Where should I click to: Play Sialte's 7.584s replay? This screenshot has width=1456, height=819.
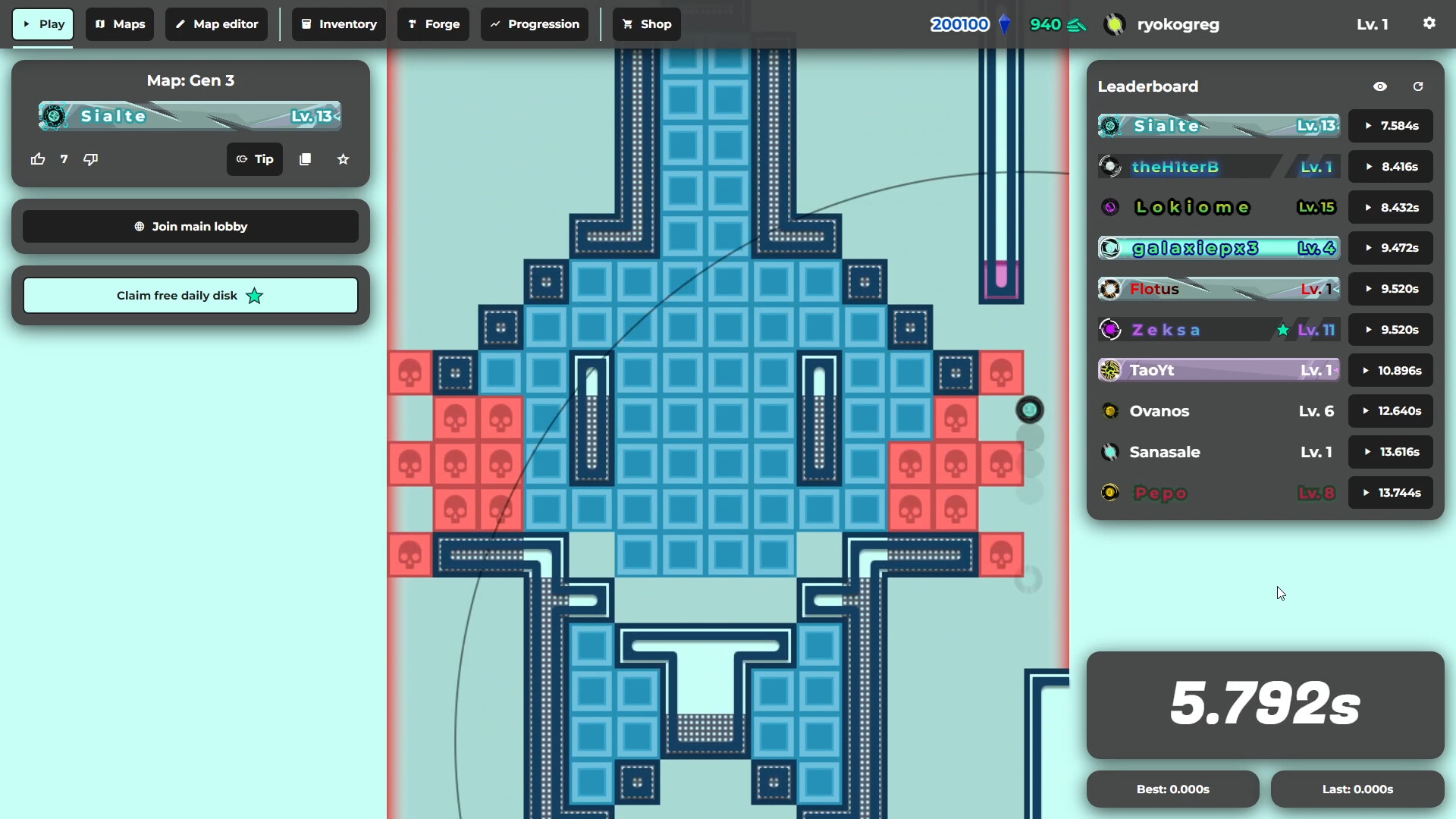tap(1391, 125)
